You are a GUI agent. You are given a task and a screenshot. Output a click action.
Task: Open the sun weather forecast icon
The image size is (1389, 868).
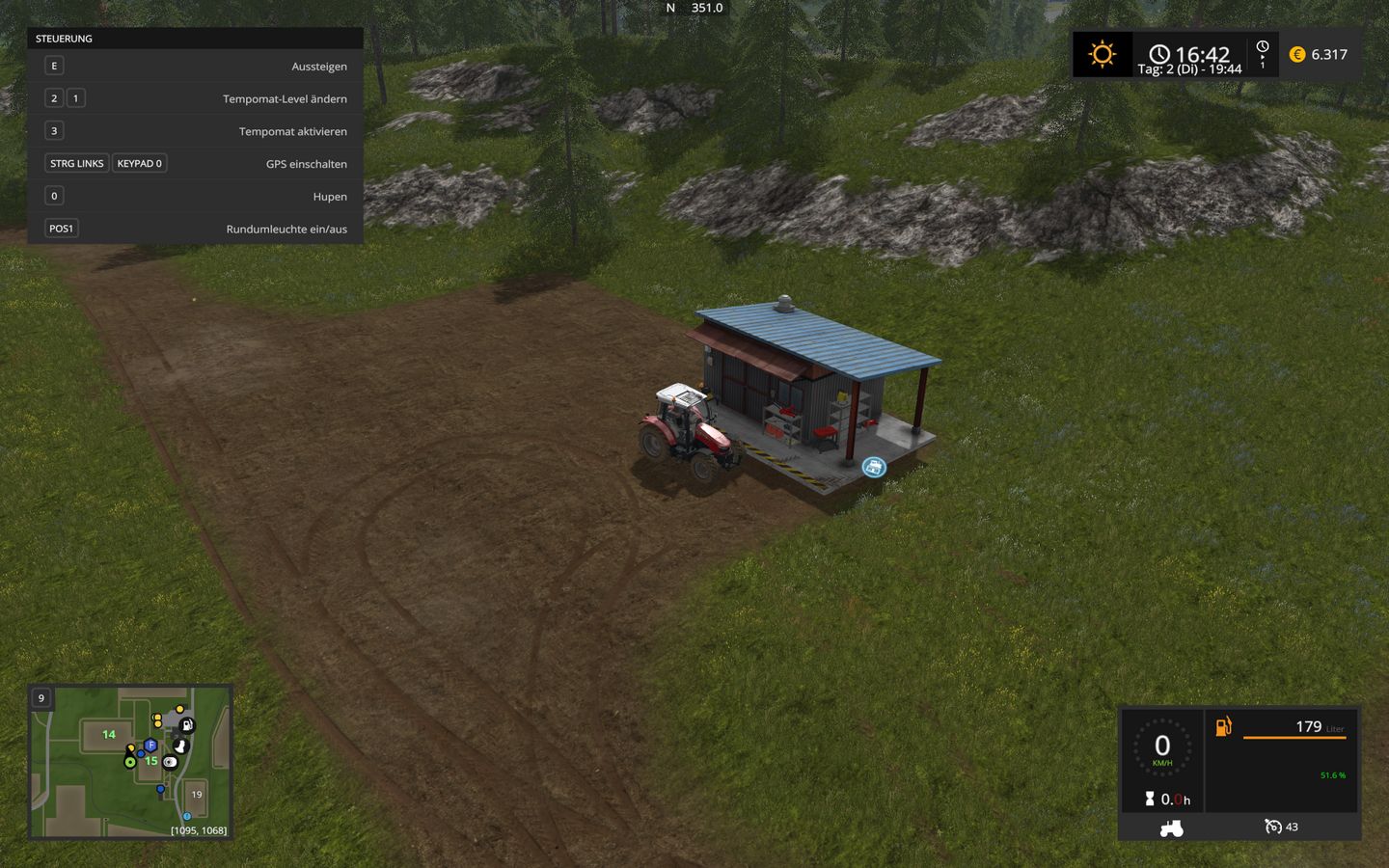click(x=1102, y=54)
